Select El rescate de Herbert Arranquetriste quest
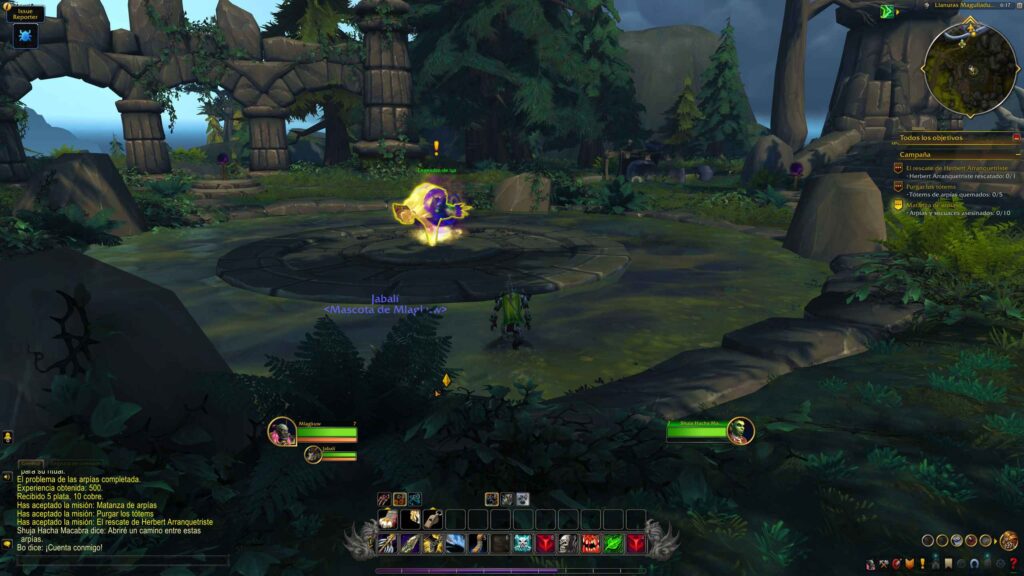1024x576 pixels. point(952,167)
